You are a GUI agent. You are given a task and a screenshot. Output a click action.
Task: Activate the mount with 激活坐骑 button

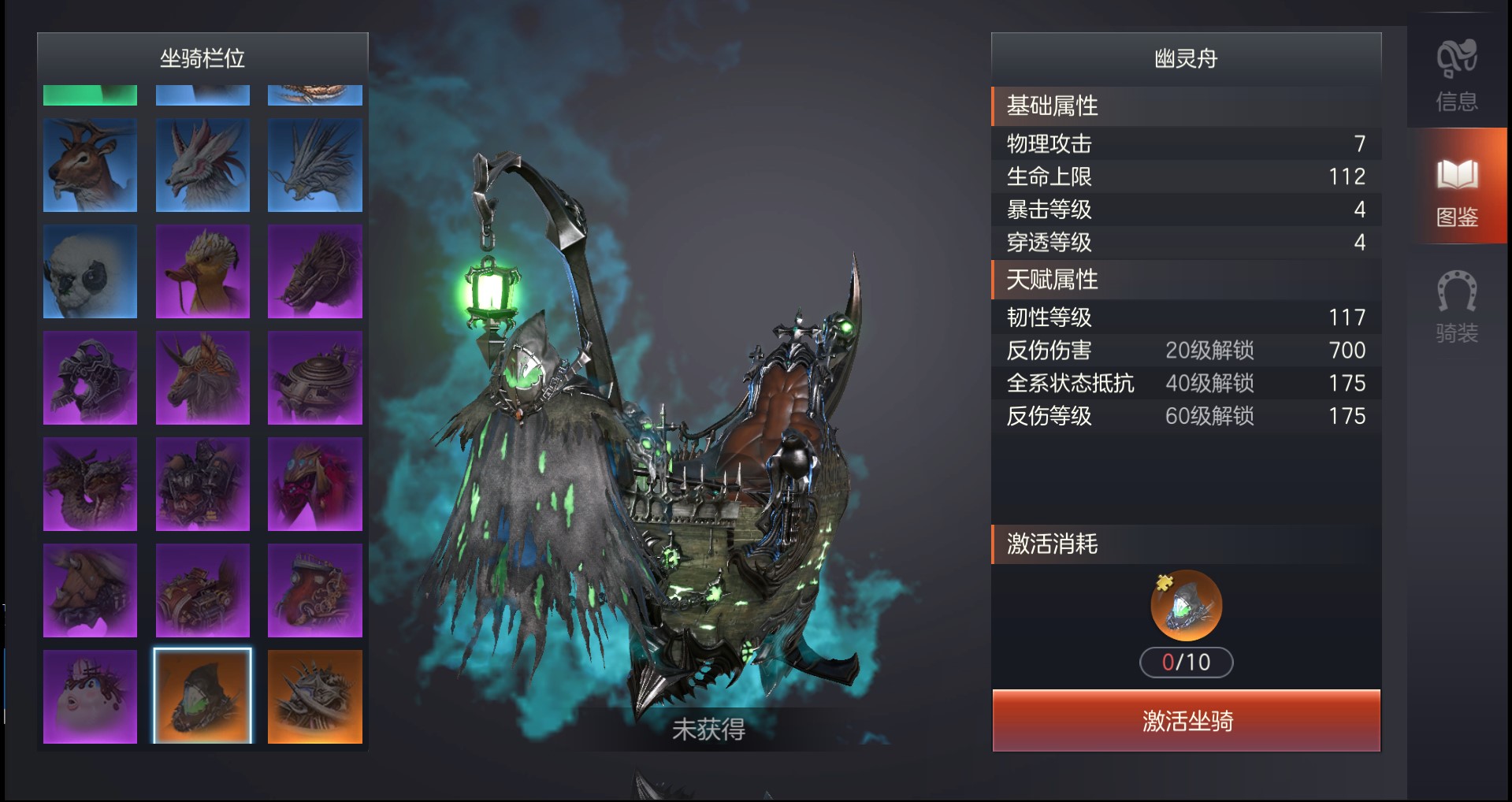tap(1186, 720)
